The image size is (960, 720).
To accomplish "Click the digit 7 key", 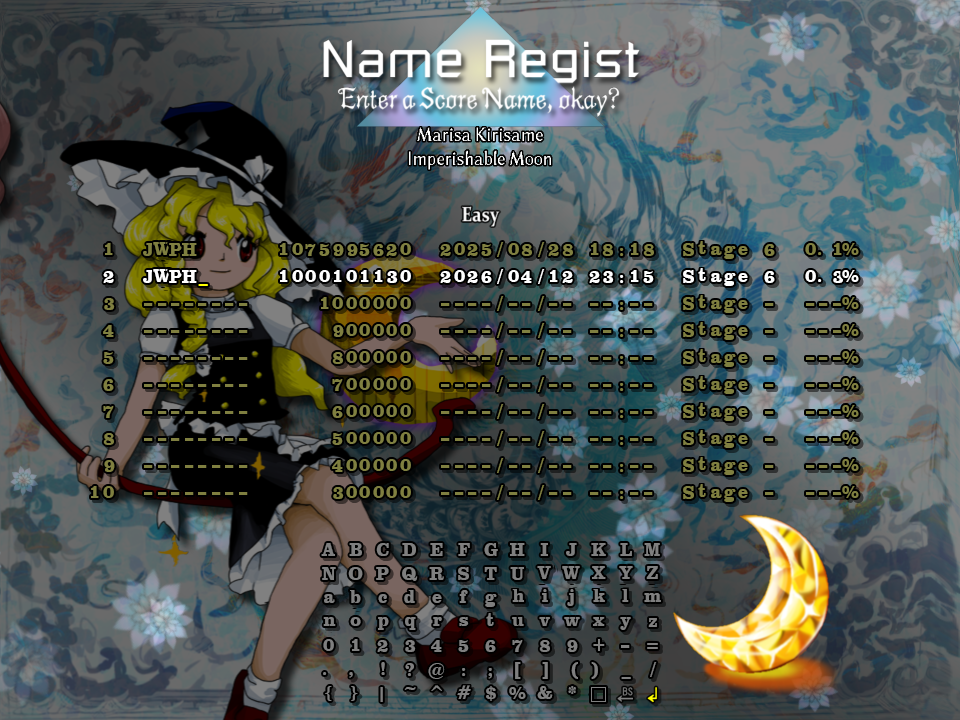I will [x=517, y=646].
